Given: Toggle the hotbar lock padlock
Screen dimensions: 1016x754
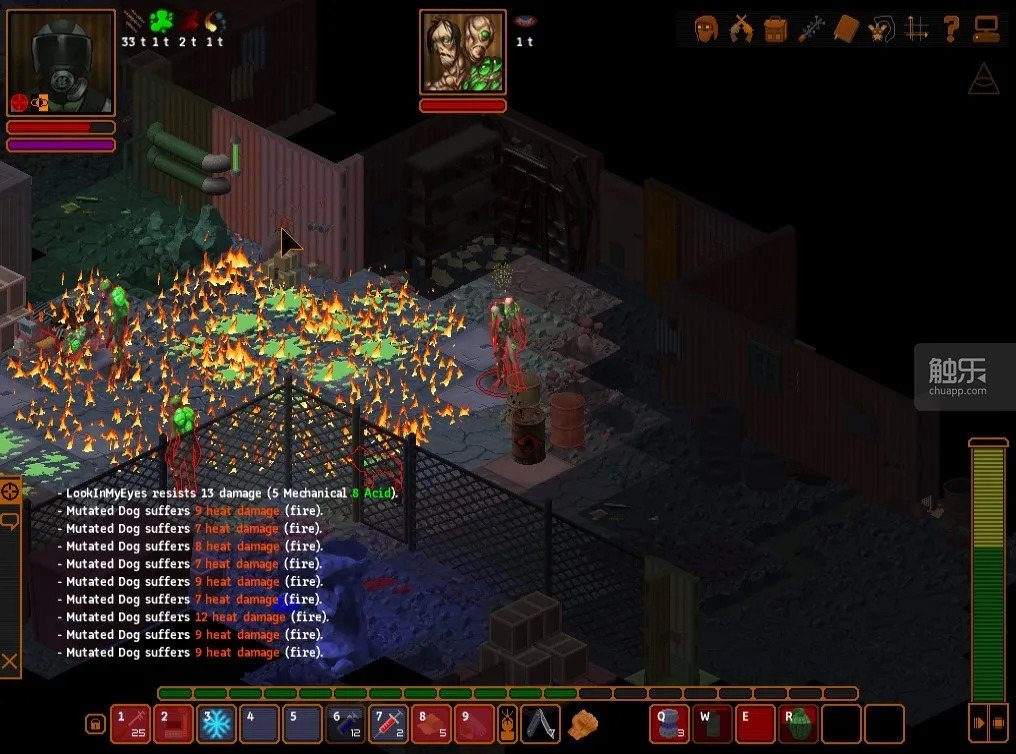Looking at the screenshot, I should (95, 724).
